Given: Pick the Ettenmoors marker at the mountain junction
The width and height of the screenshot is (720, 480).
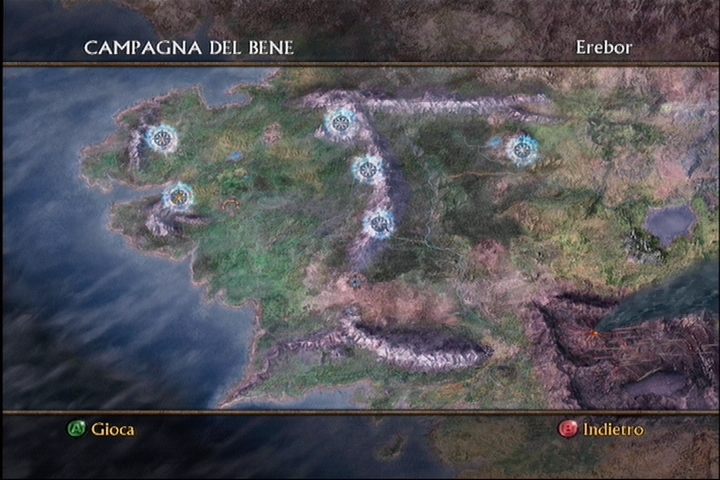Looking at the screenshot, I should (341, 122).
